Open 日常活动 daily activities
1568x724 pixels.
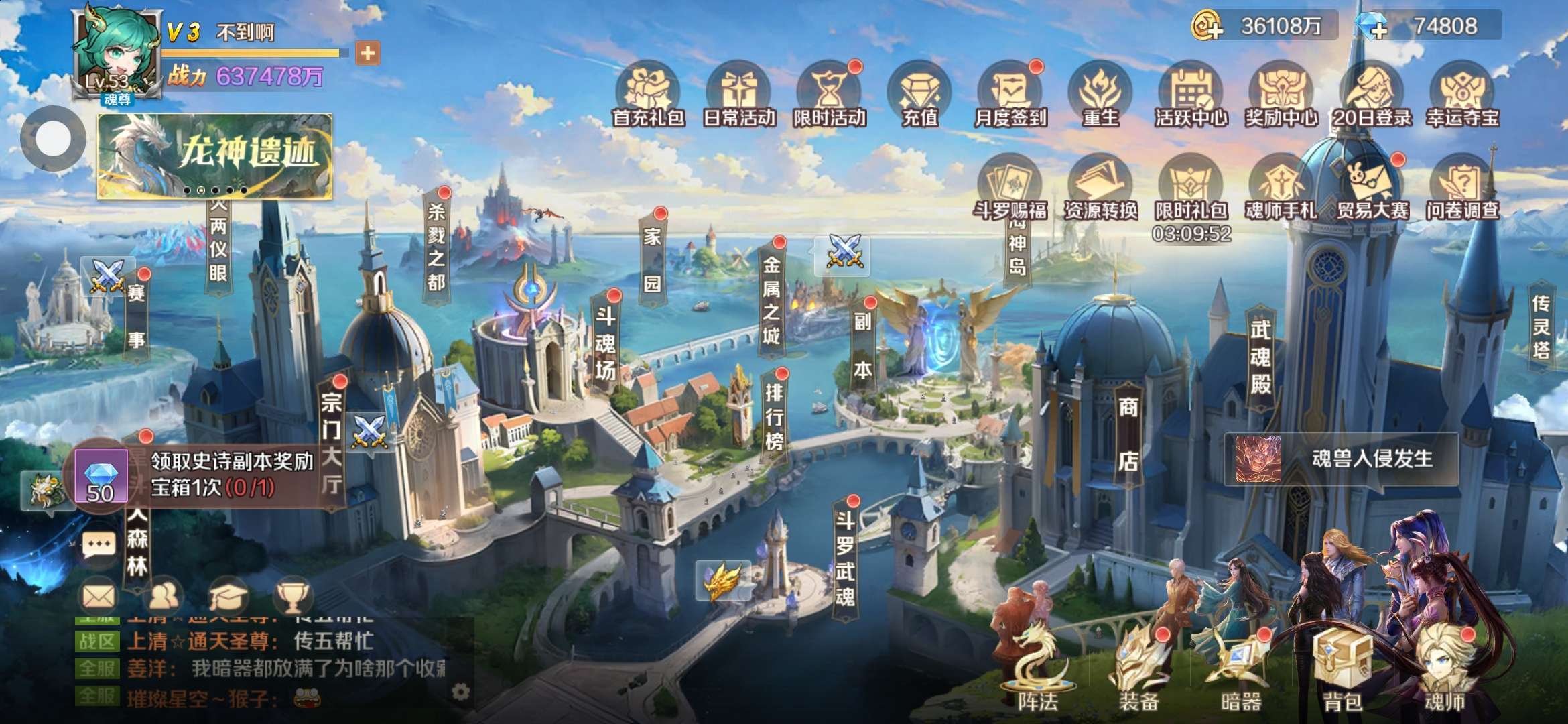pyautogui.click(x=738, y=95)
